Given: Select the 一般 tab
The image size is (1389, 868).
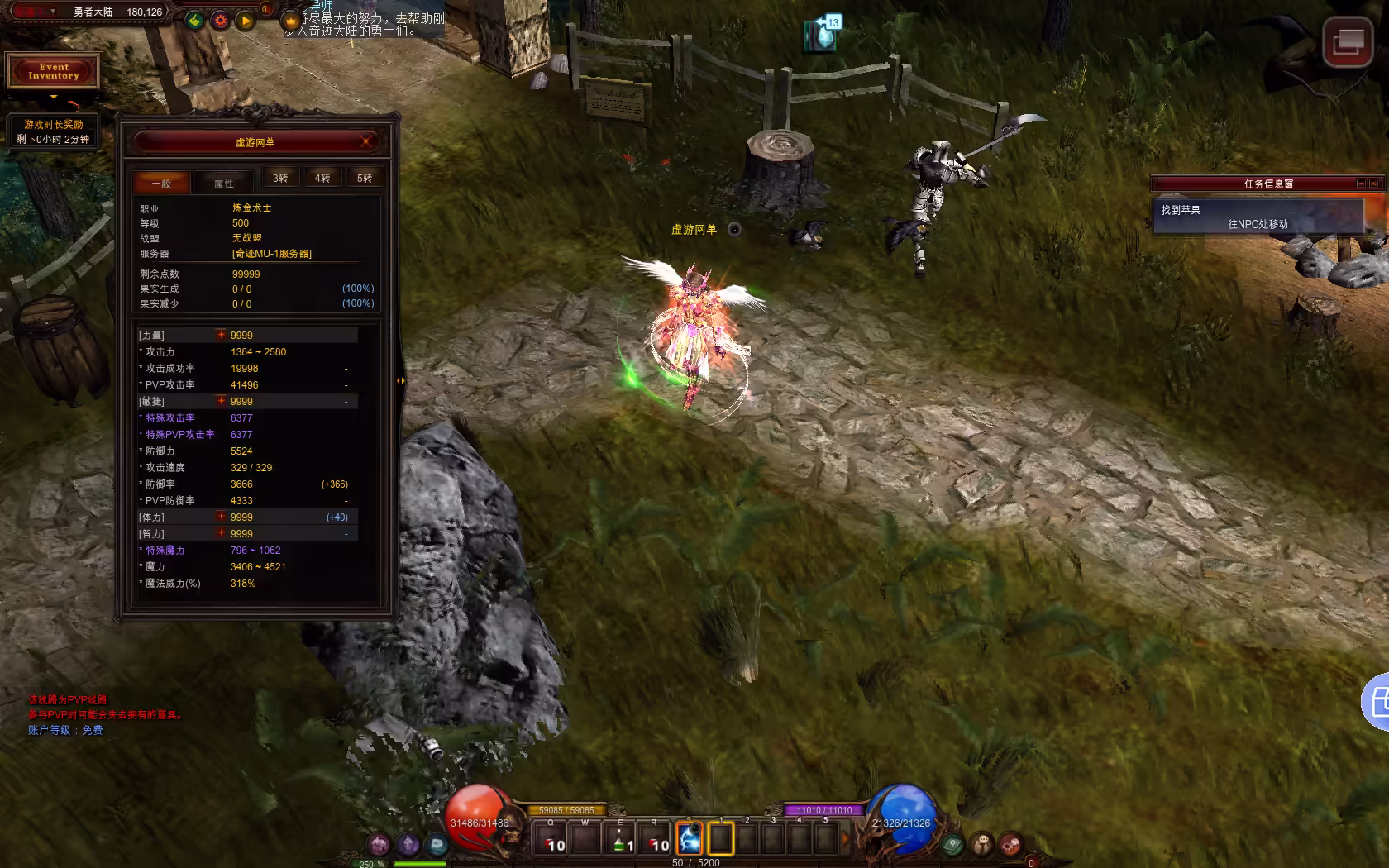Looking at the screenshot, I should 161,184.
